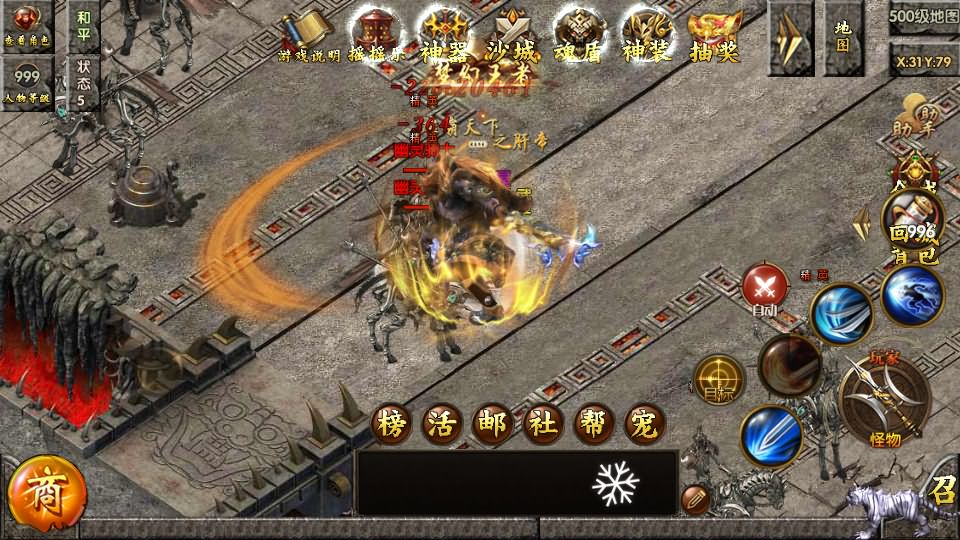960x540 pixels.
Task: Use the 回 return scroll item
Action: click(908, 219)
